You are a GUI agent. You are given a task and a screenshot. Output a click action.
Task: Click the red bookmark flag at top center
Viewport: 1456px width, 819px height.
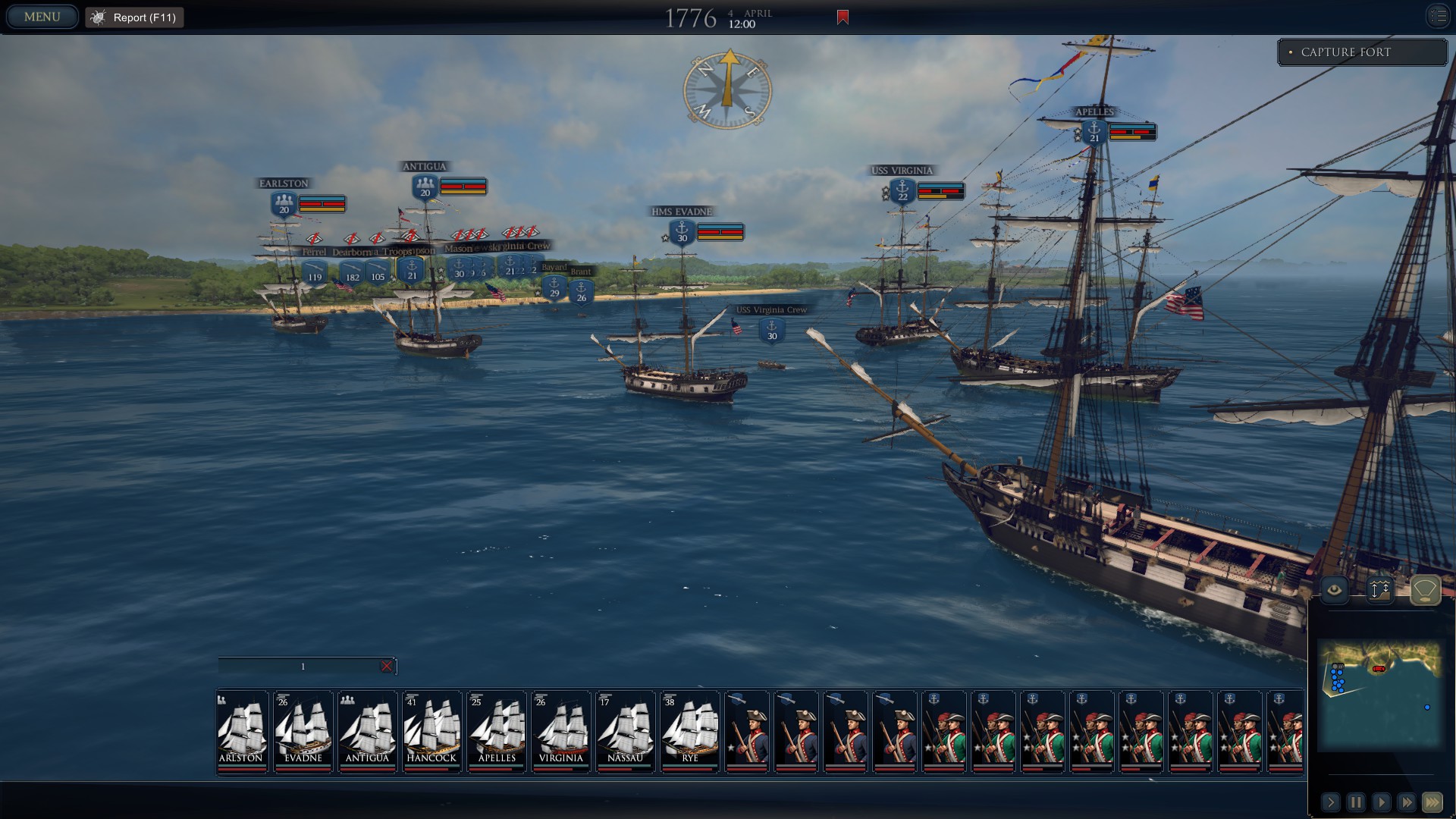842,16
